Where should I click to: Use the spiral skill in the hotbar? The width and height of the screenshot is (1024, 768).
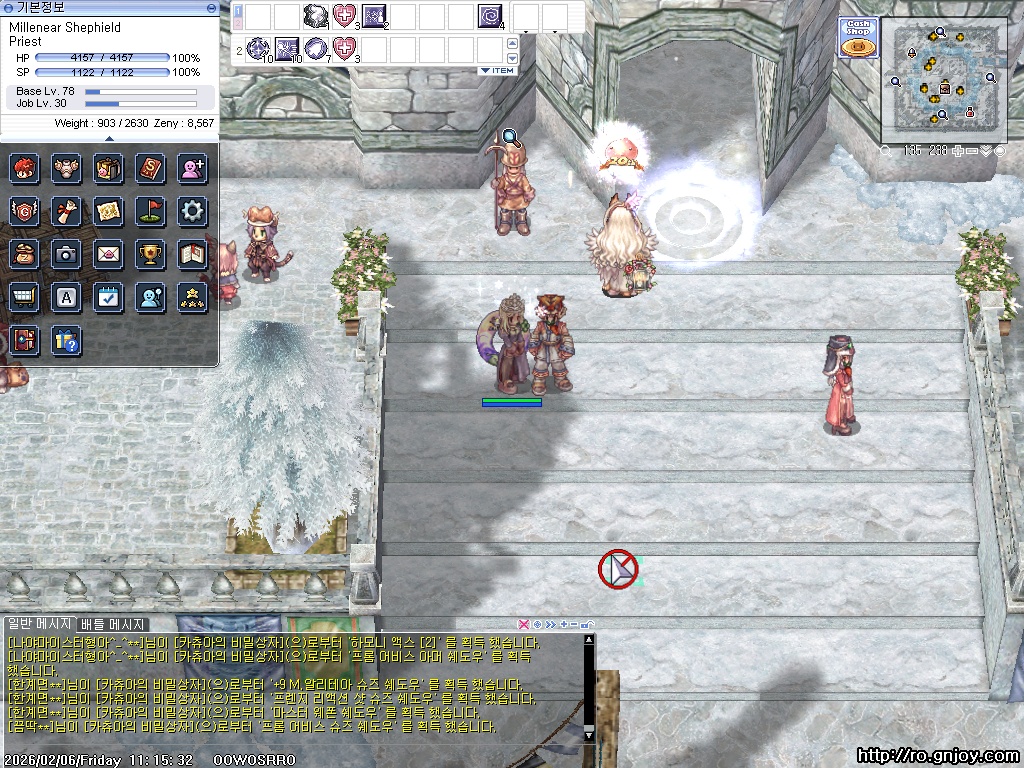pos(490,17)
